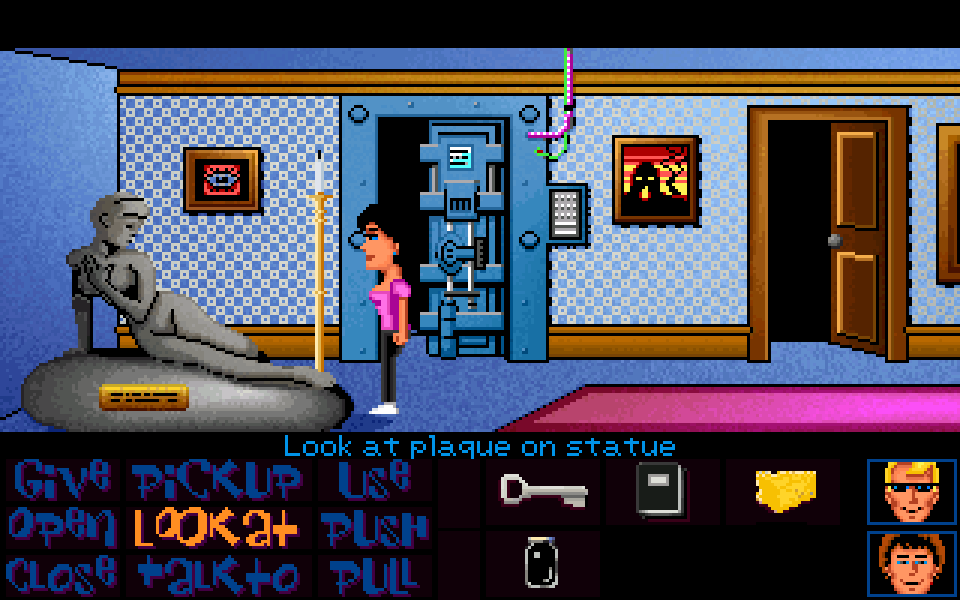Pick the glass jar inventory item

pyautogui.click(x=541, y=563)
